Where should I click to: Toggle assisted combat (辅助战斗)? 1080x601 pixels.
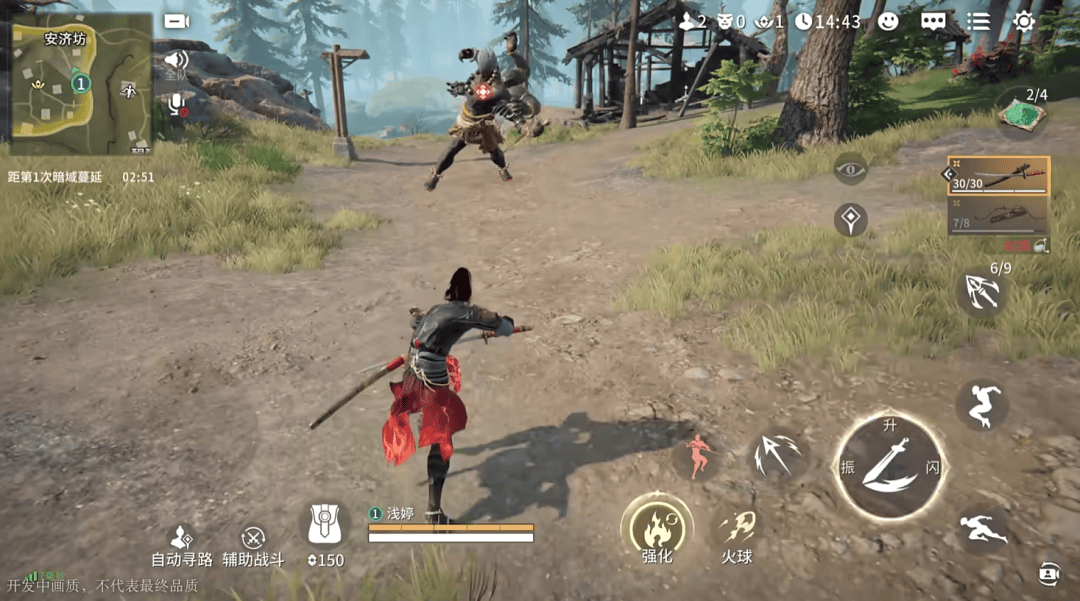[x=253, y=546]
